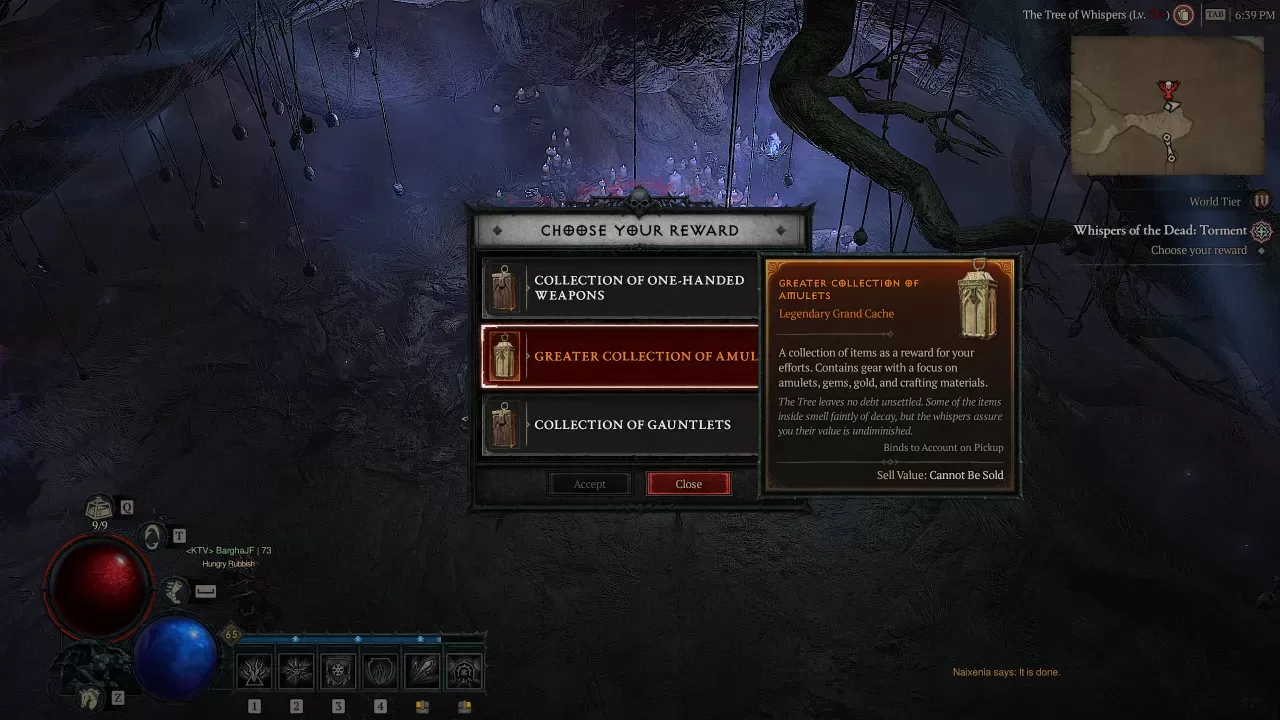The height and width of the screenshot is (720, 1280).
Task: Select the Greater Collection of Amulets reward
Action: 620,356
